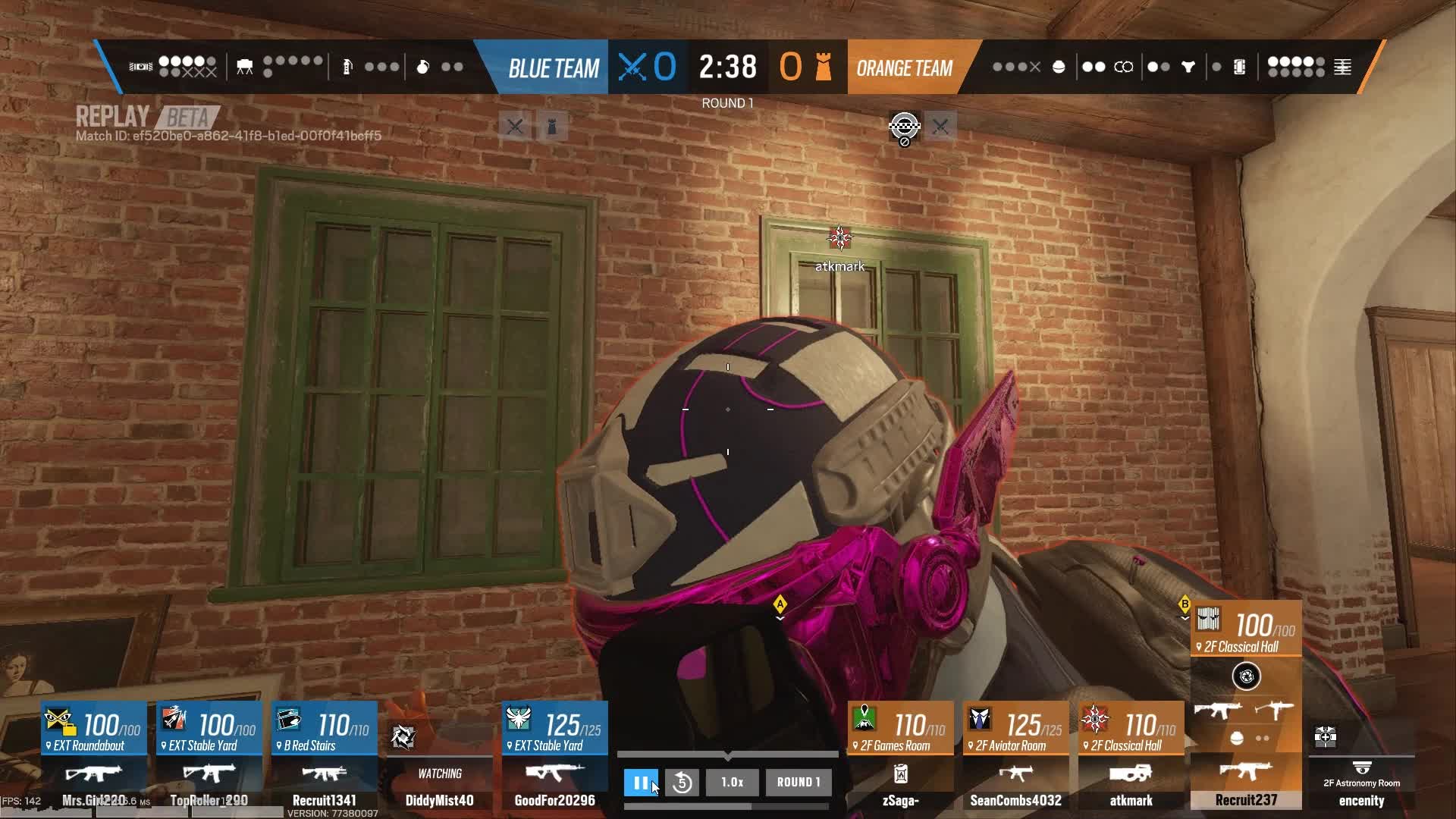Viewport: 1456px width, 819px height.
Task: Rewind the replay five seconds
Action: (682, 783)
